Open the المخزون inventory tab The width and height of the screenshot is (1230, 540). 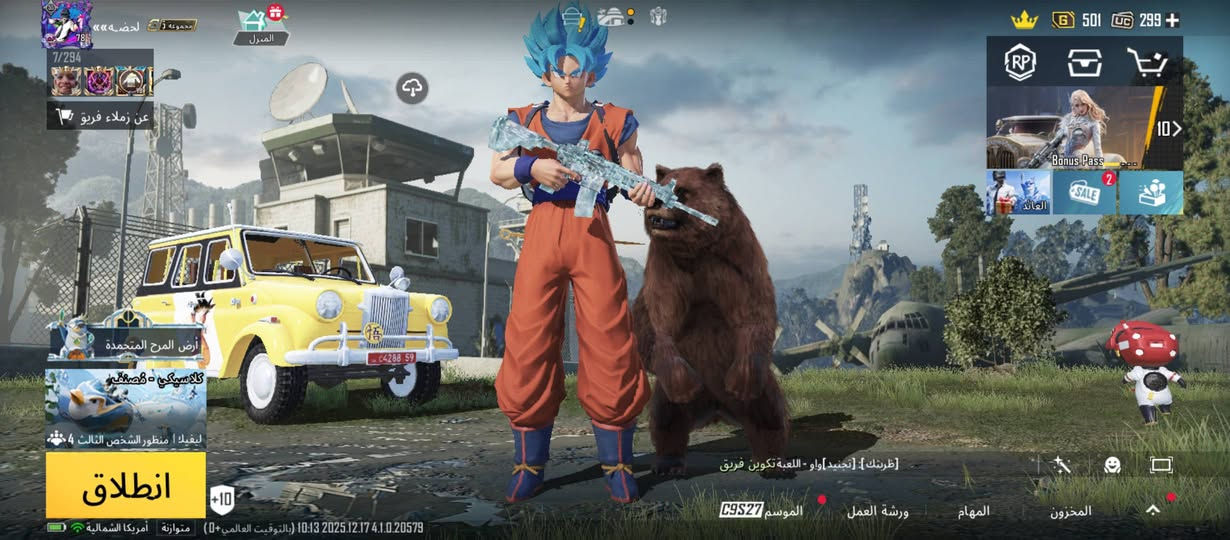pos(1070,511)
